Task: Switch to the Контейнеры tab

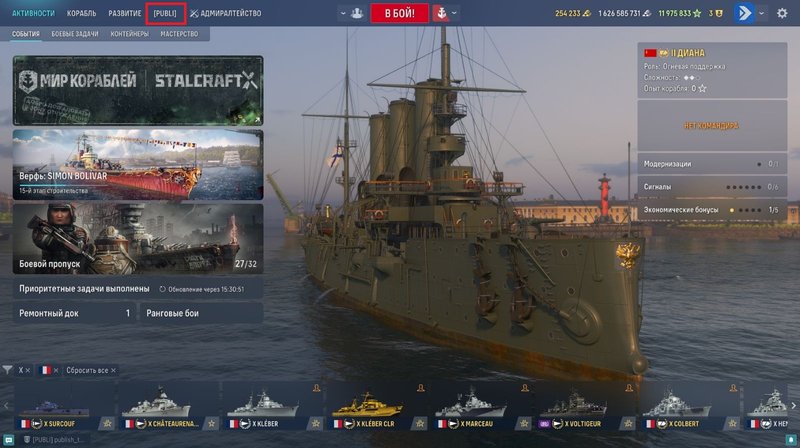Action: coord(128,34)
